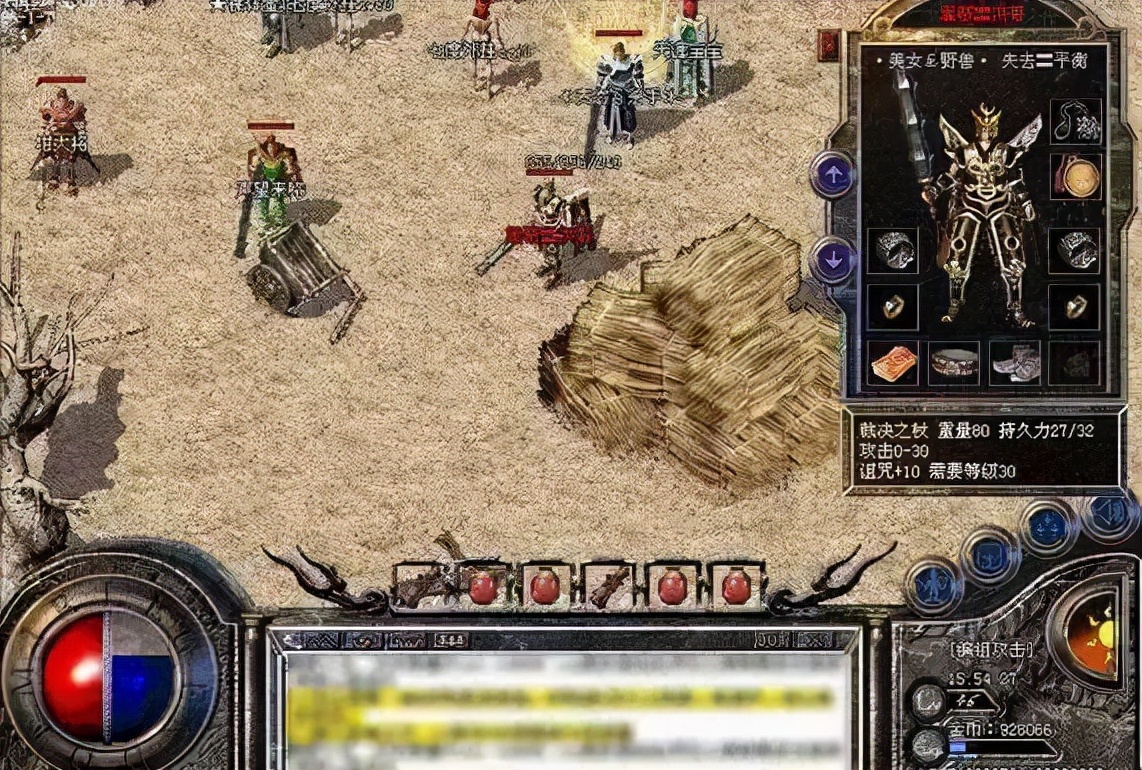Select the equipped necklace slot
Viewport: 1142px width, 770px height.
click(x=1075, y=122)
